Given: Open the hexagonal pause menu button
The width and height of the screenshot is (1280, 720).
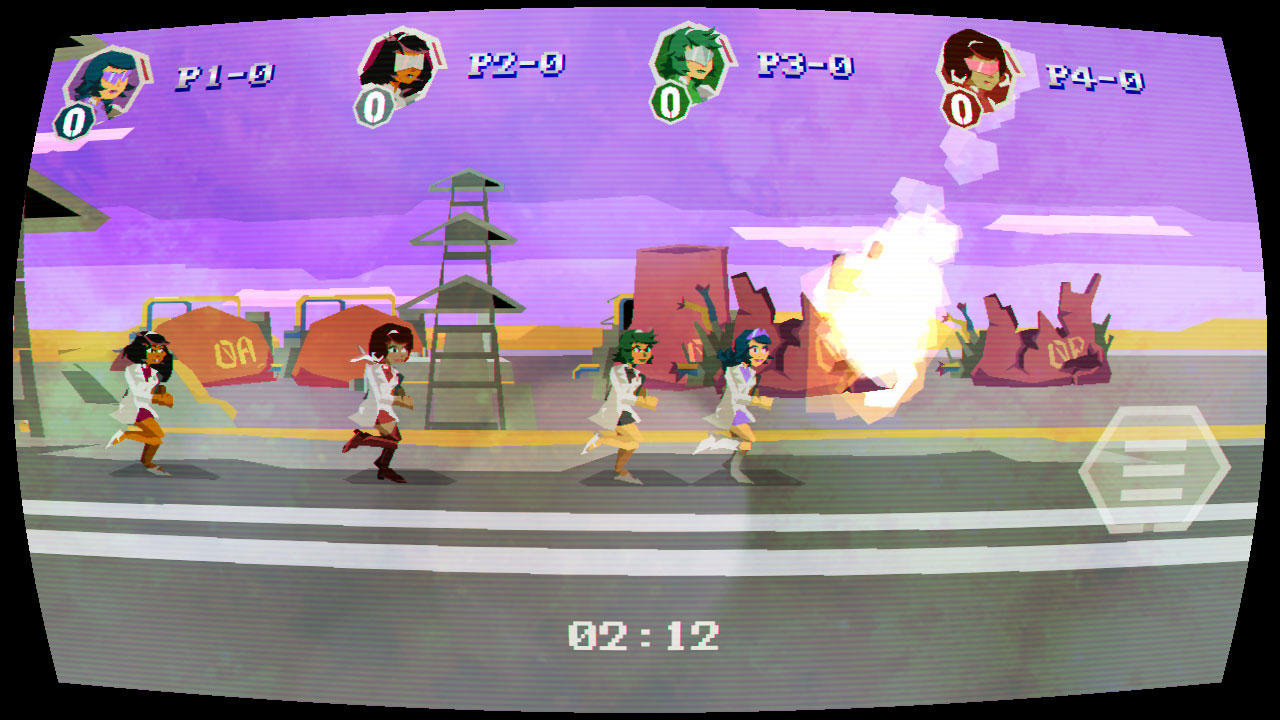Looking at the screenshot, I should point(1153,469).
